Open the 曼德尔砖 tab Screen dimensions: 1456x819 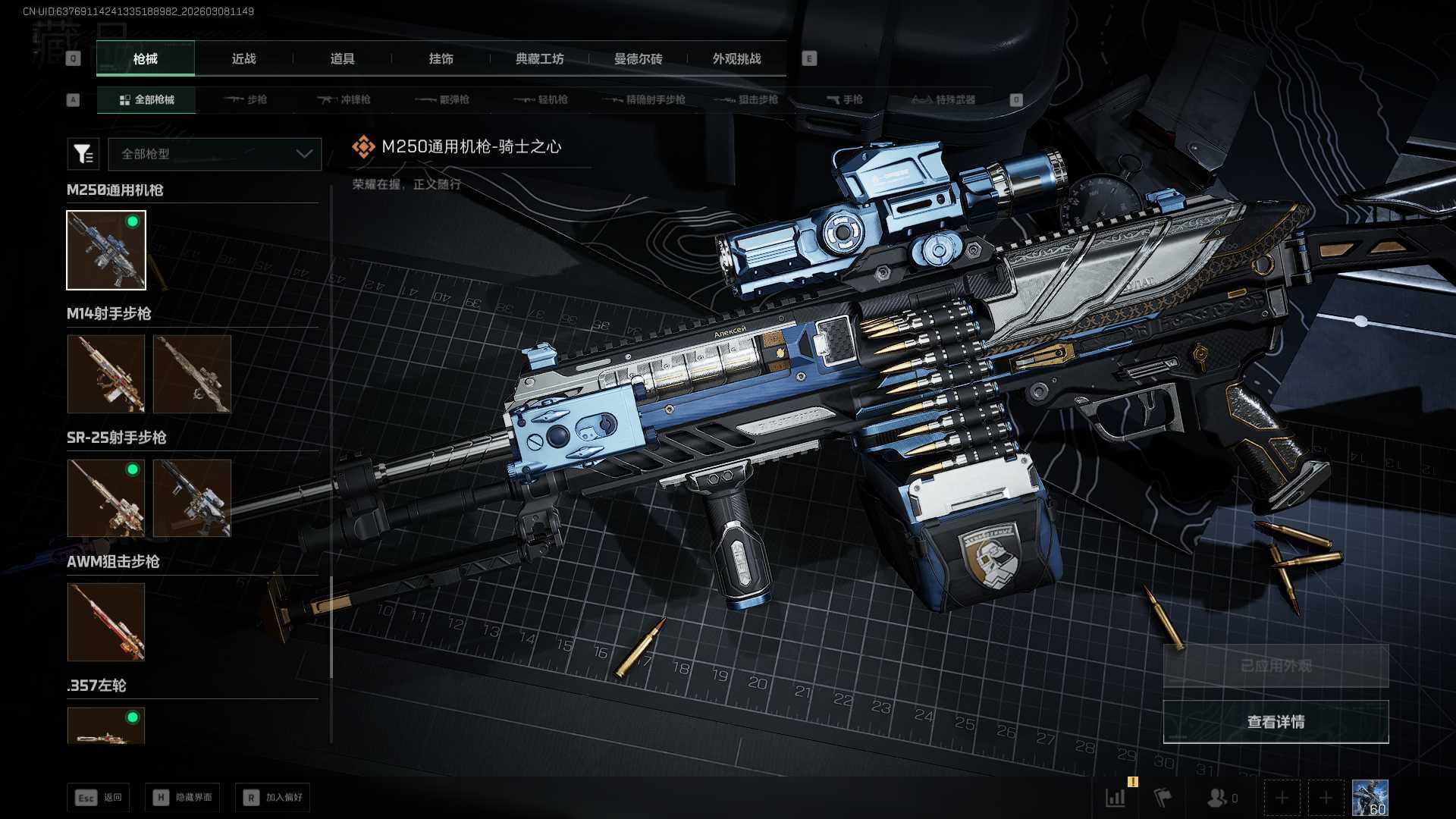click(x=638, y=59)
